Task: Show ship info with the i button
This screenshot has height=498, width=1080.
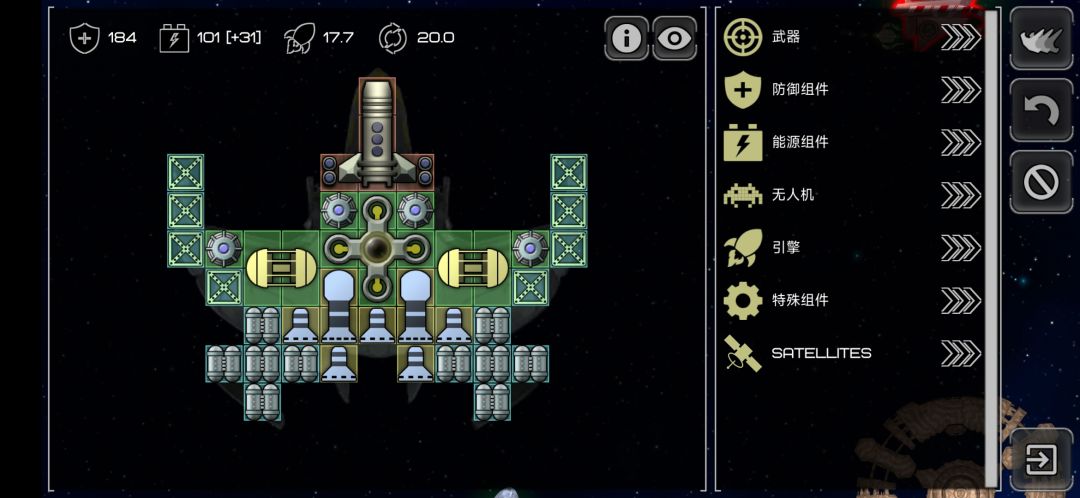Action: 627,39
